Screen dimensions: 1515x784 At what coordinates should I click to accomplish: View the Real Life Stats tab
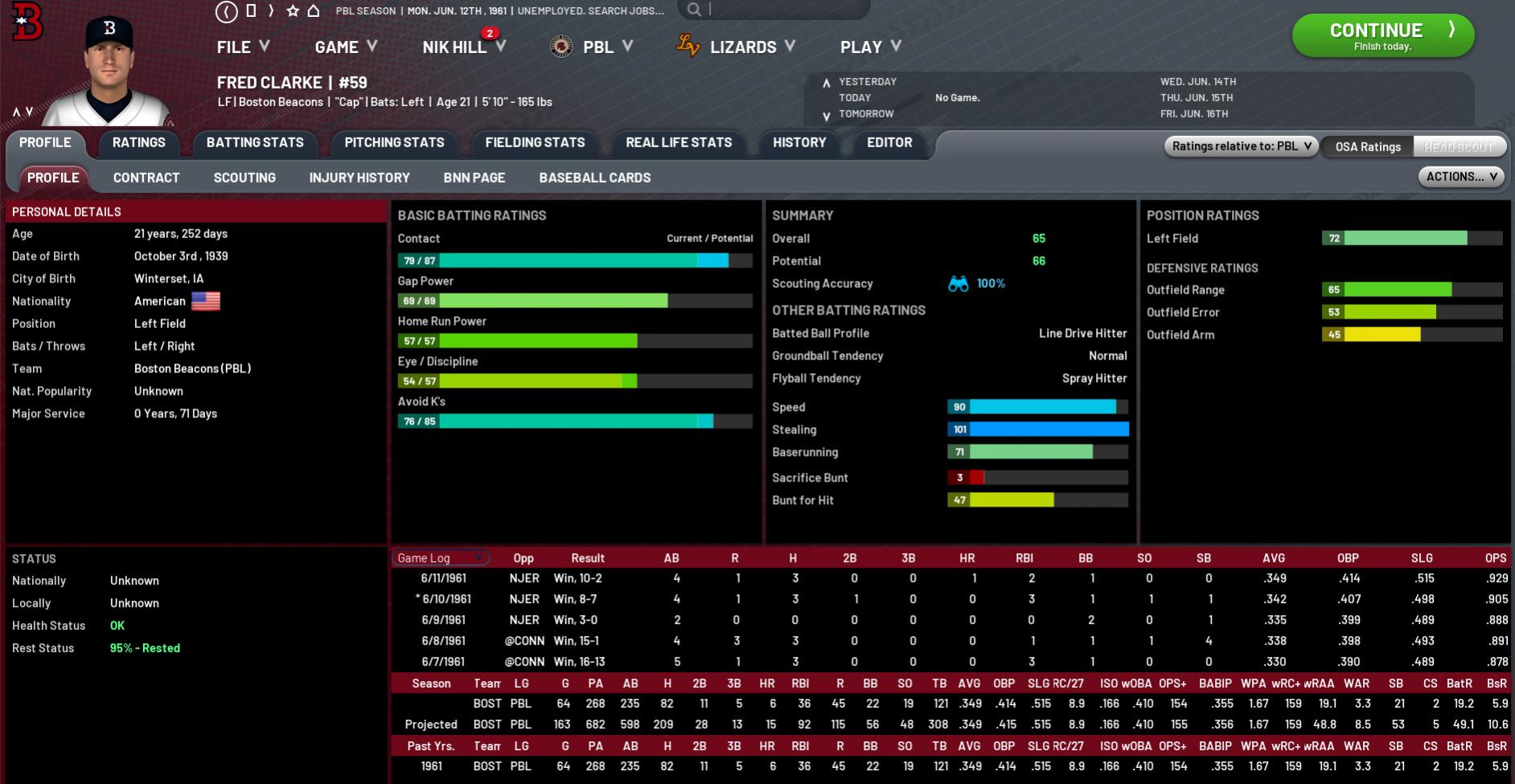tap(679, 142)
